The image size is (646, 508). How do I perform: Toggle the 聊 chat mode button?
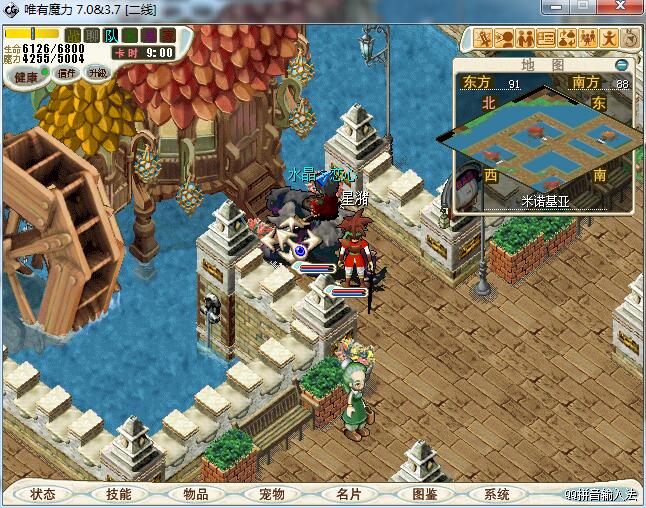92,36
